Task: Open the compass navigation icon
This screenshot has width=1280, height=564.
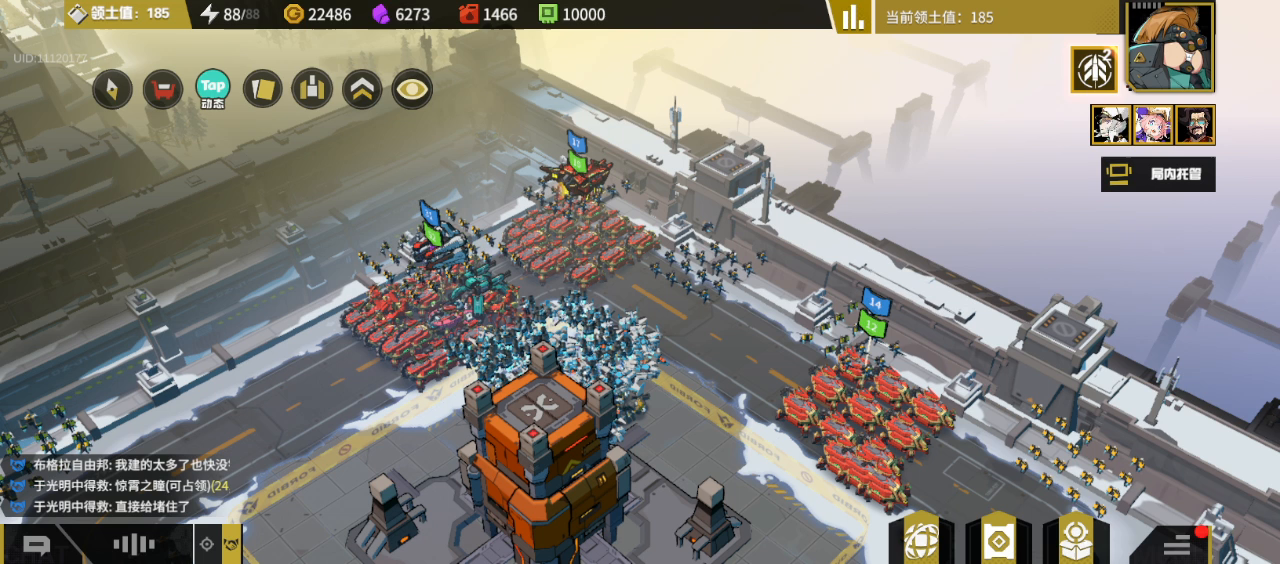Action: [113, 90]
